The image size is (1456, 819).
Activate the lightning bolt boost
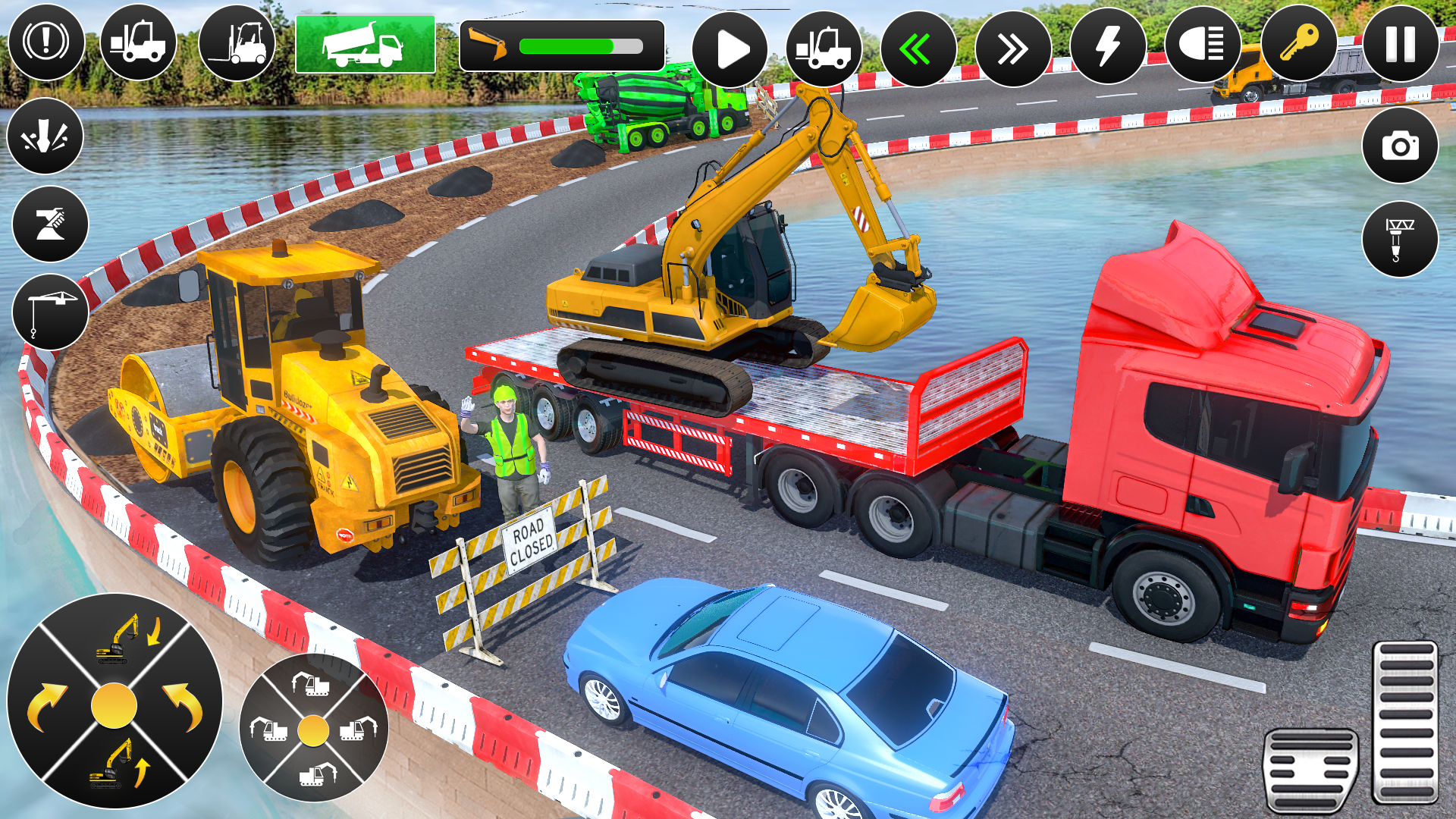pyautogui.click(x=1108, y=45)
